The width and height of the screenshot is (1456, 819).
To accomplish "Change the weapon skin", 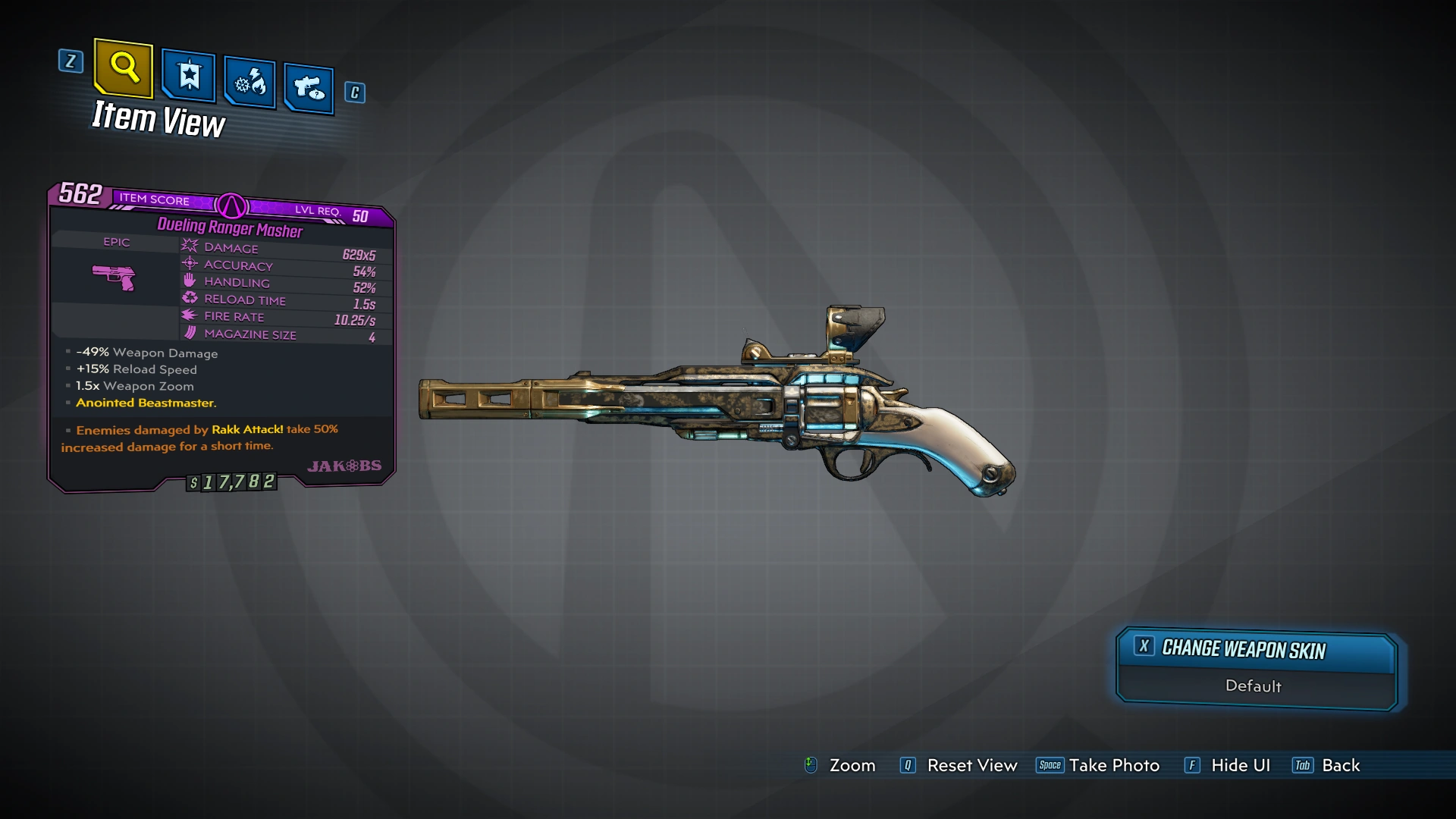I will coord(1256,650).
